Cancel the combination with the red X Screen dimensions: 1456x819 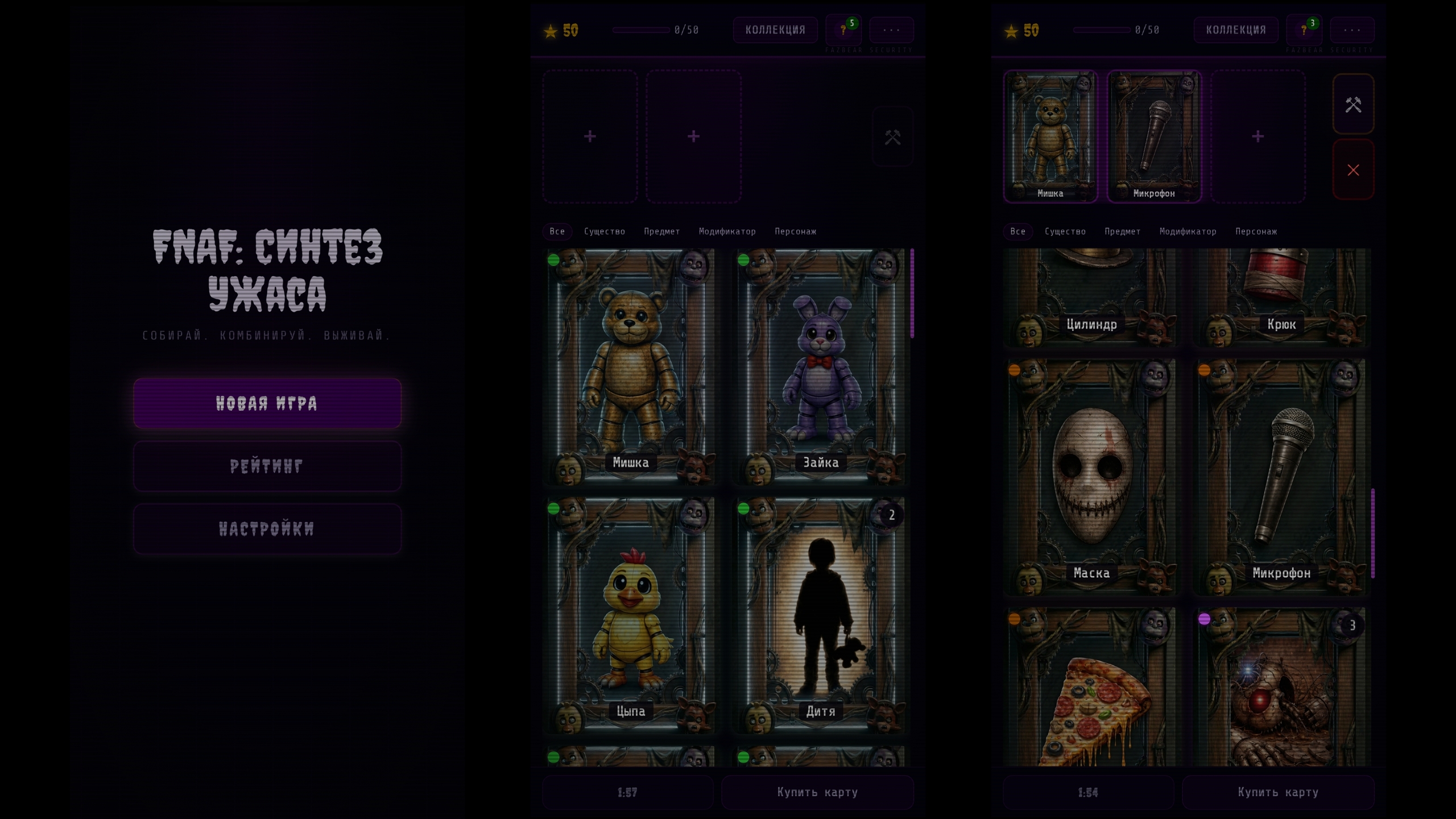pos(1354,169)
